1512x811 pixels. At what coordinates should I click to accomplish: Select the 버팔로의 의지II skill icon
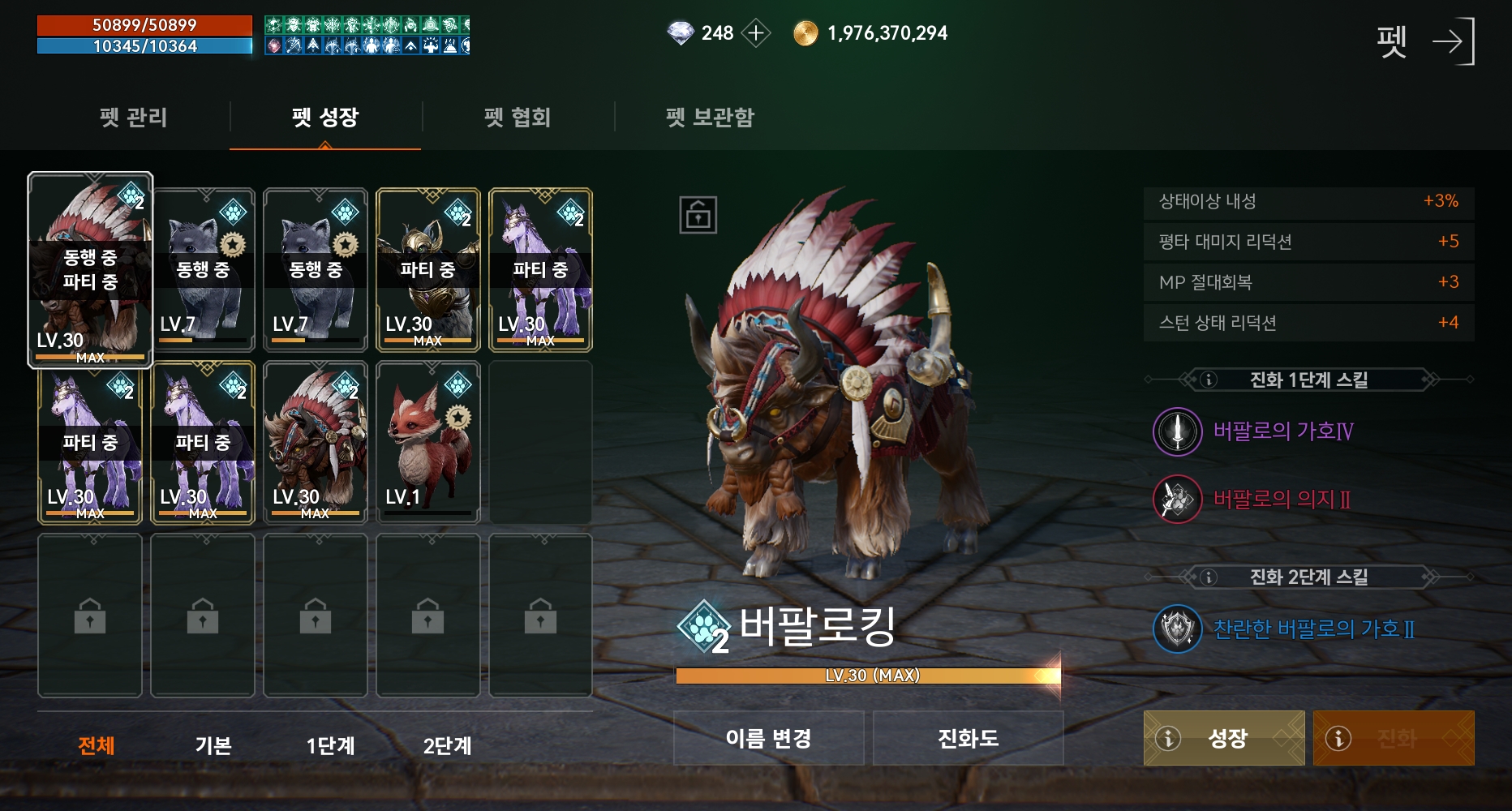[1177, 500]
